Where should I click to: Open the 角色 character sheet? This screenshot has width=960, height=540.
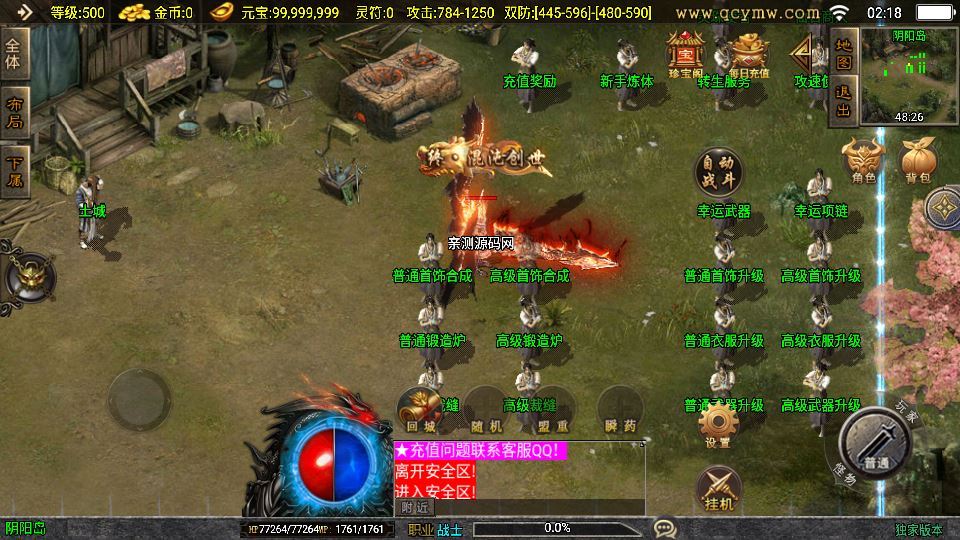[864, 160]
